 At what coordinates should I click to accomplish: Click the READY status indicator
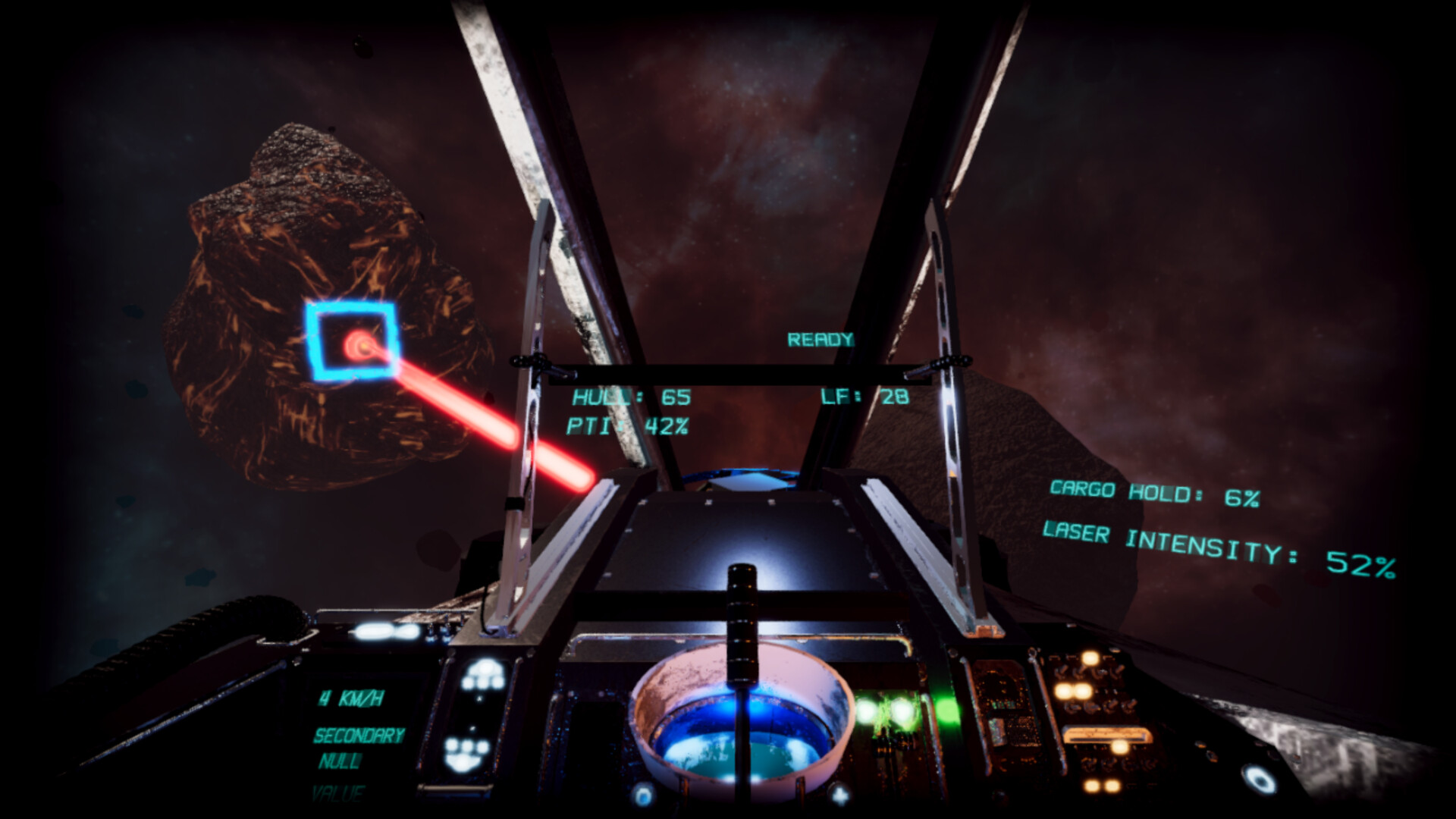coord(821,339)
